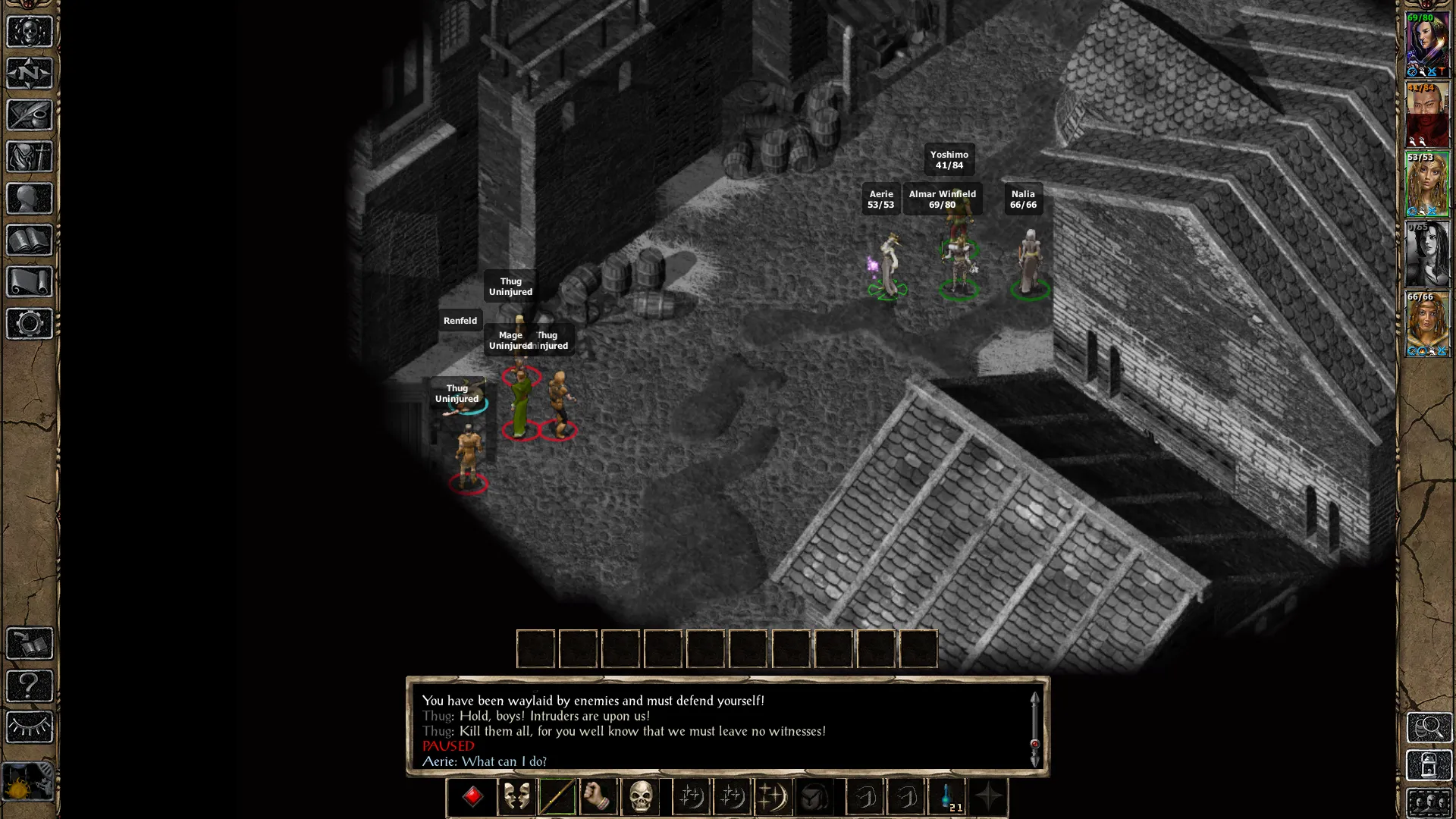
Task: Select Aerie's portrait showing 53/53
Action: 1427,184
